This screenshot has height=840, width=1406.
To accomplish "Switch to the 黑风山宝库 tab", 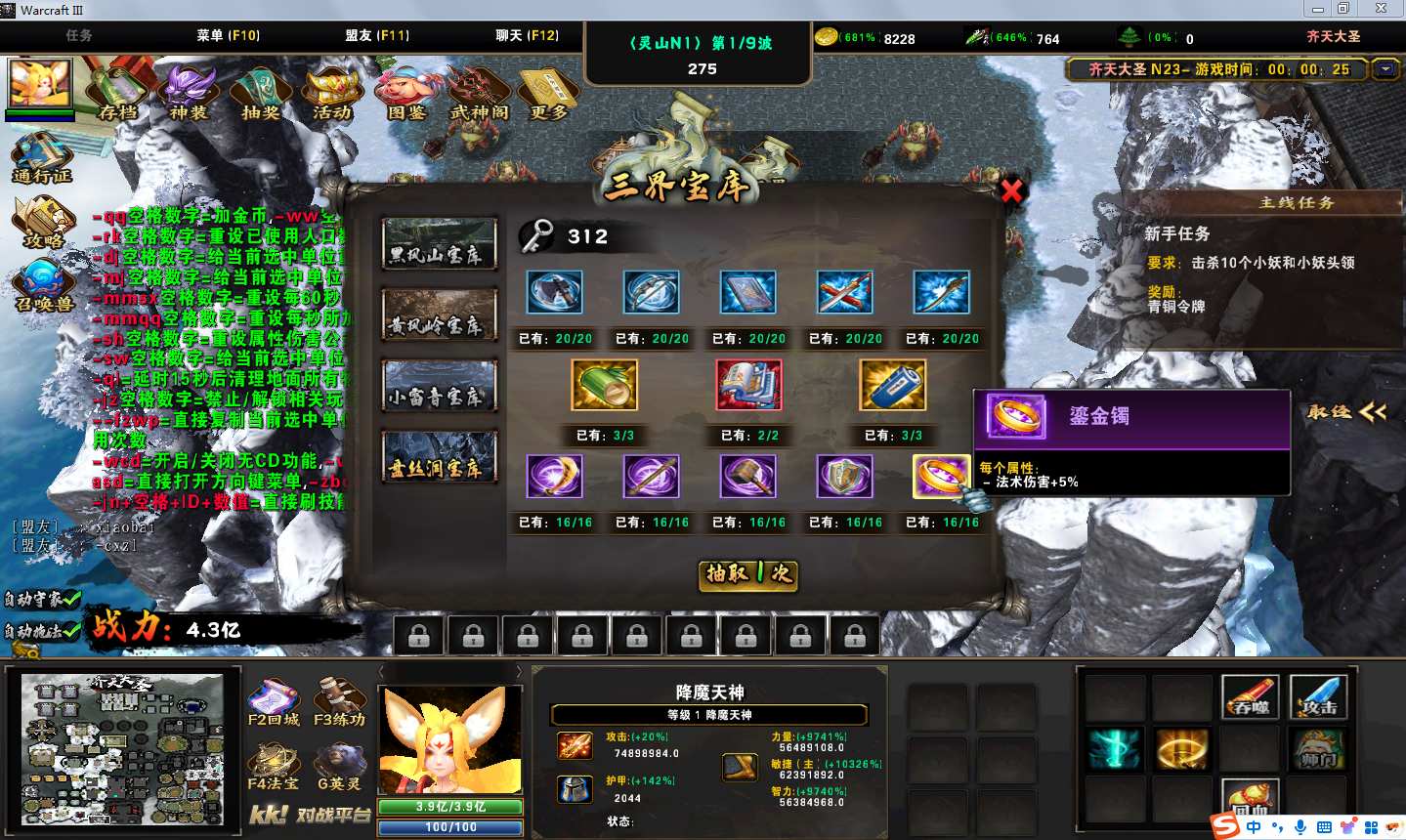I will 439,244.
